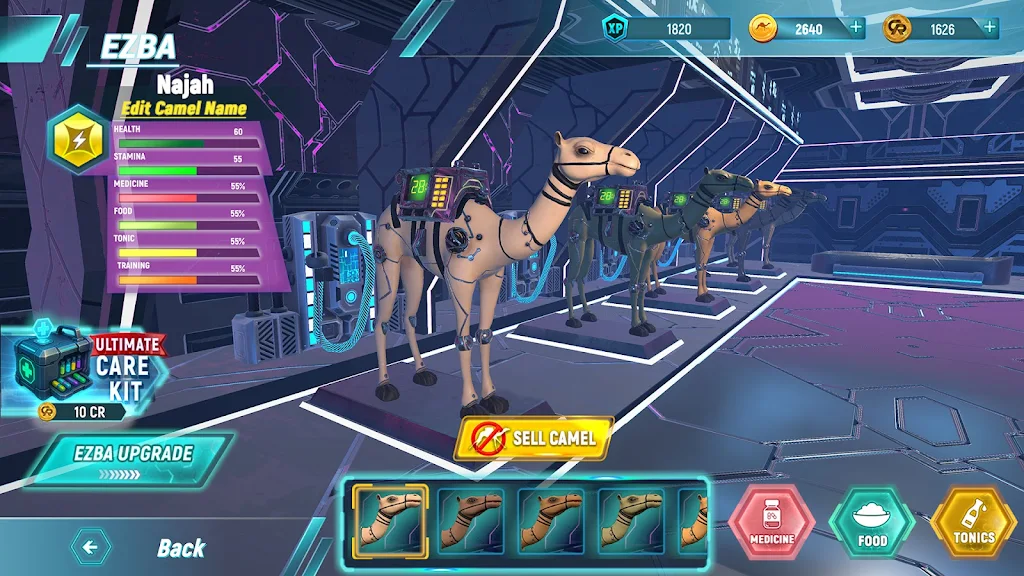Use the Tonics hexagon button
This screenshot has height=576, width=1024.
(x=973, y=521)
